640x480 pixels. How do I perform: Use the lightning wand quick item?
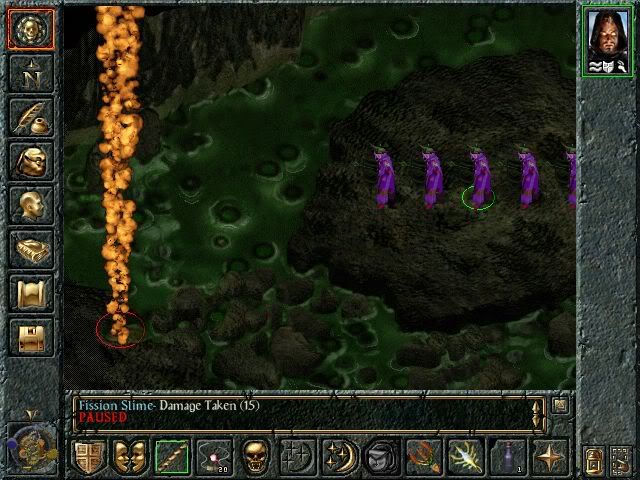[465, 457]
